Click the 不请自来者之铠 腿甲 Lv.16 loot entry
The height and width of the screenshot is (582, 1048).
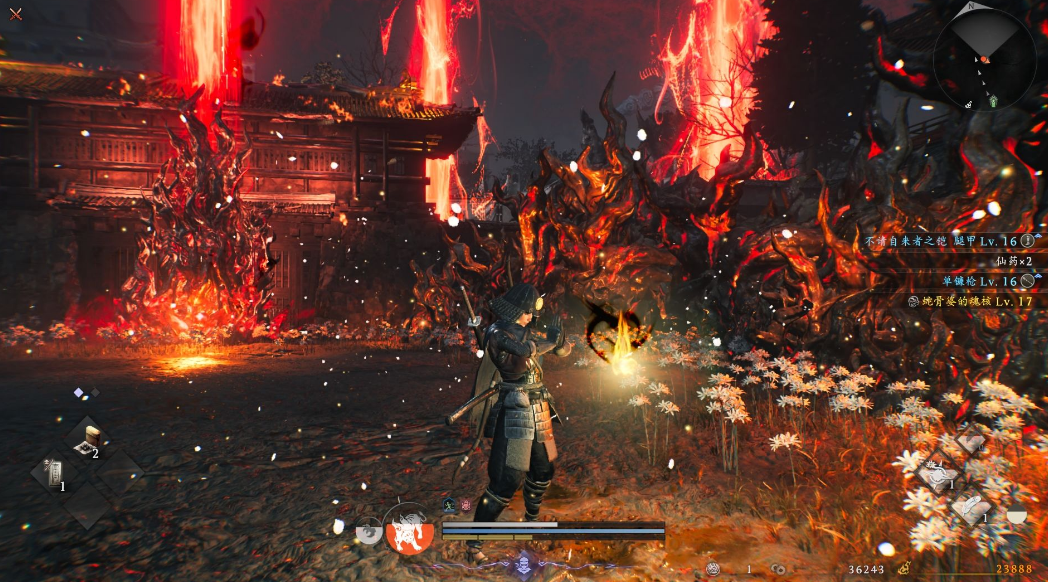pyautogui.click(x=949, y=241)
